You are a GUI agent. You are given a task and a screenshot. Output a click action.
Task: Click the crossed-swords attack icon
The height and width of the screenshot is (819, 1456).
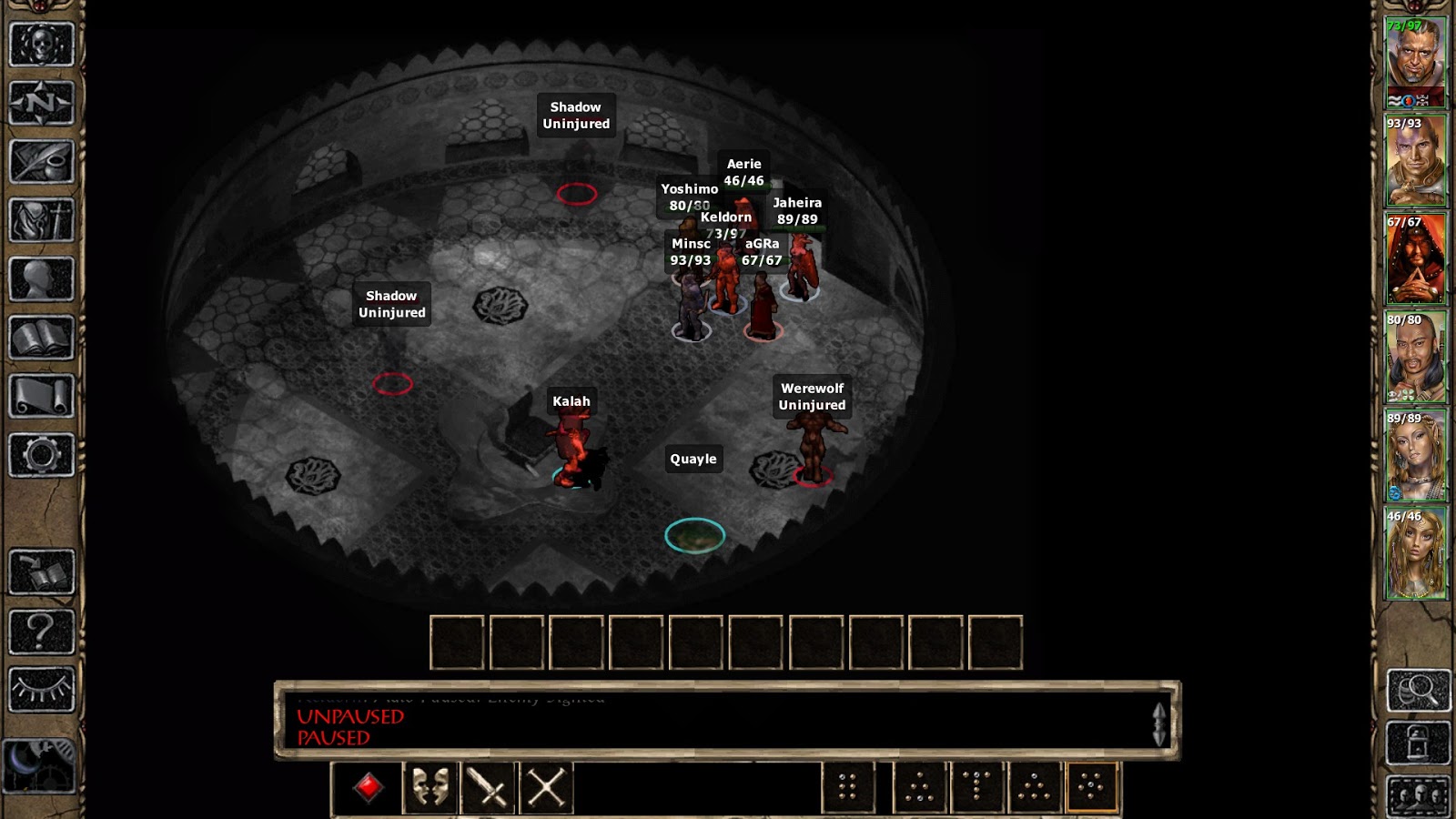(546, 789)
